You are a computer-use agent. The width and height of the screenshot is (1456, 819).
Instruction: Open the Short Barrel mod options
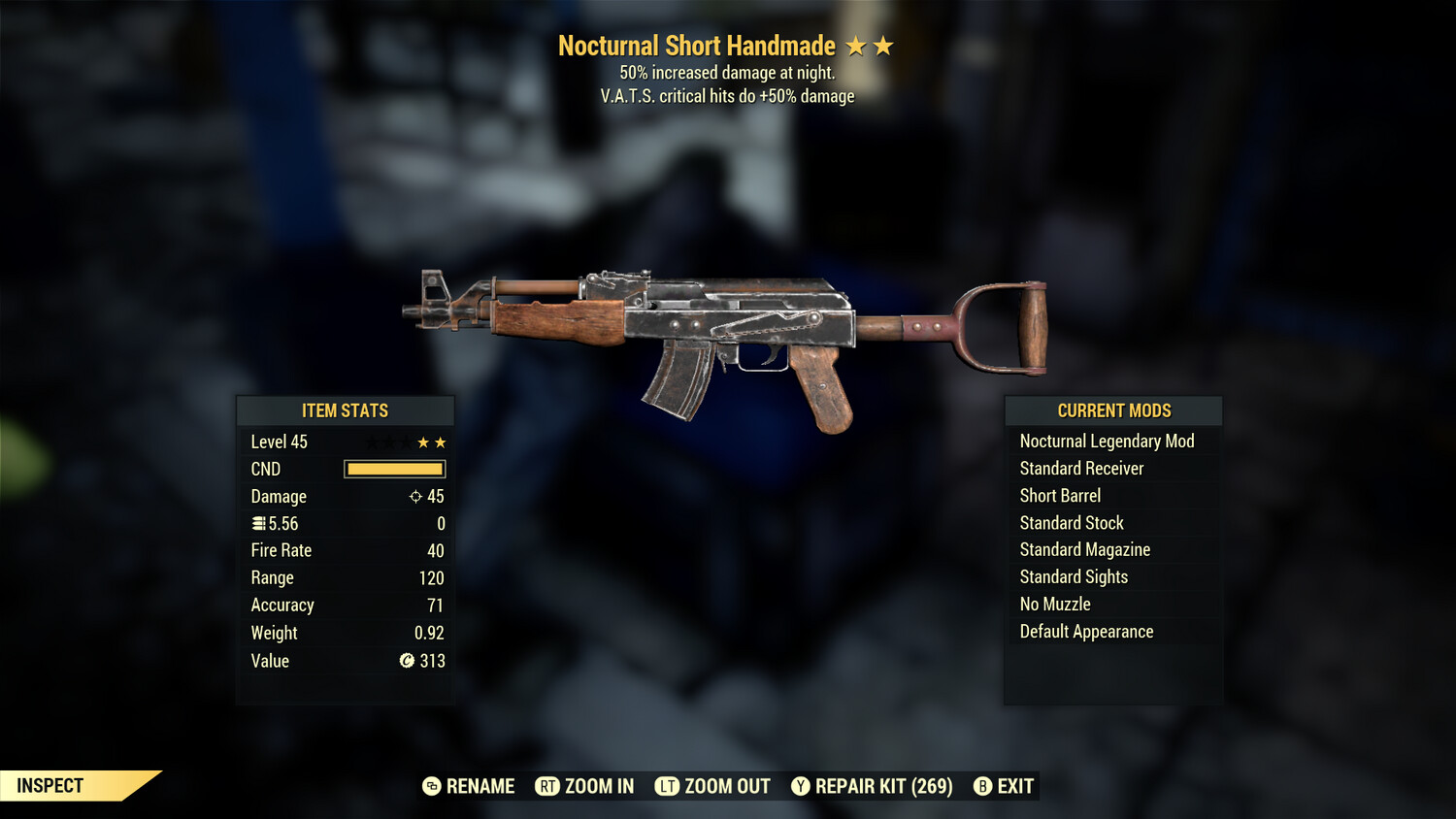[x=1059, y=495]
